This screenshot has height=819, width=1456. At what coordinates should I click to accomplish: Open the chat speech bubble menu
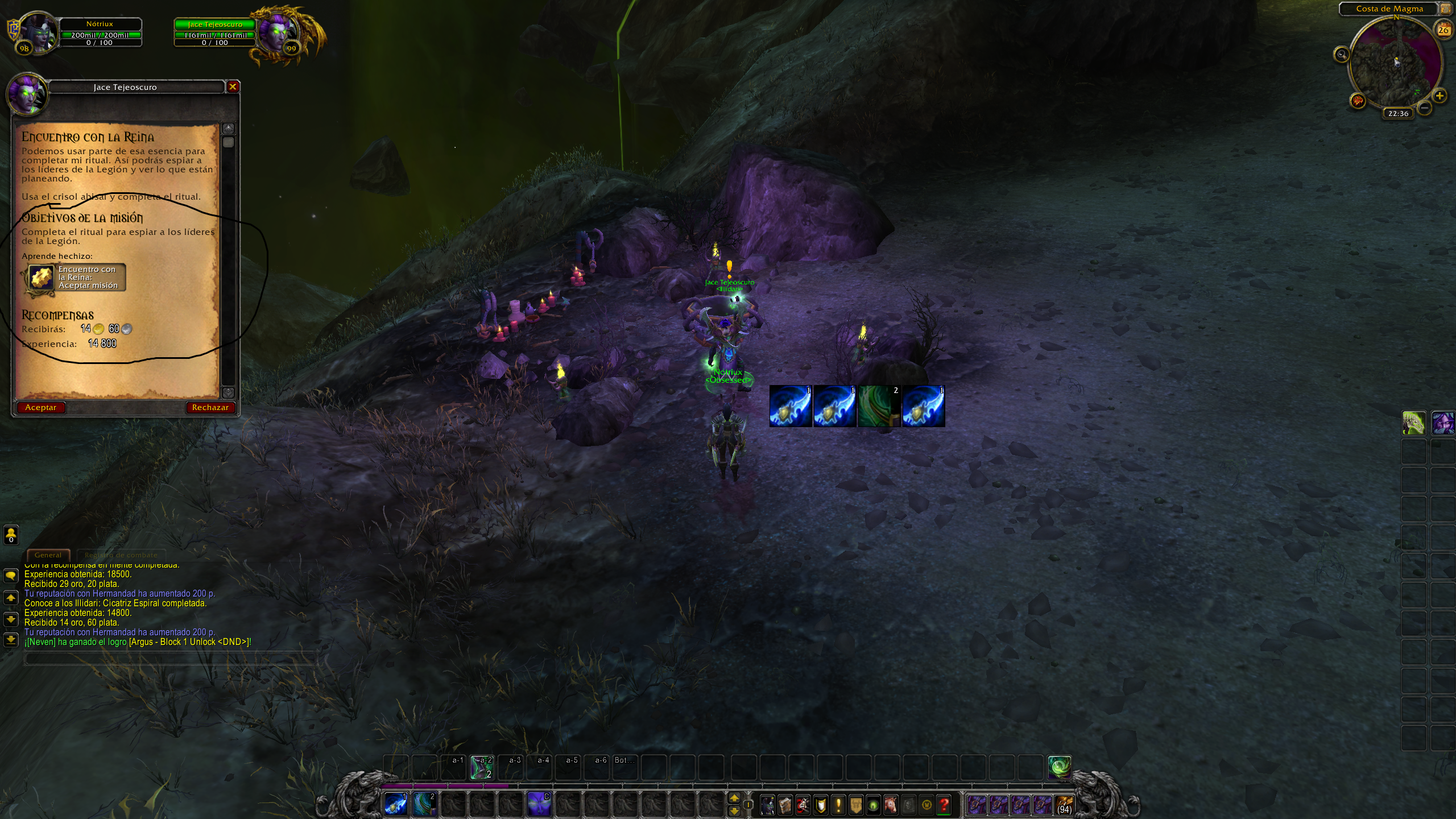[x=11, y=576]
